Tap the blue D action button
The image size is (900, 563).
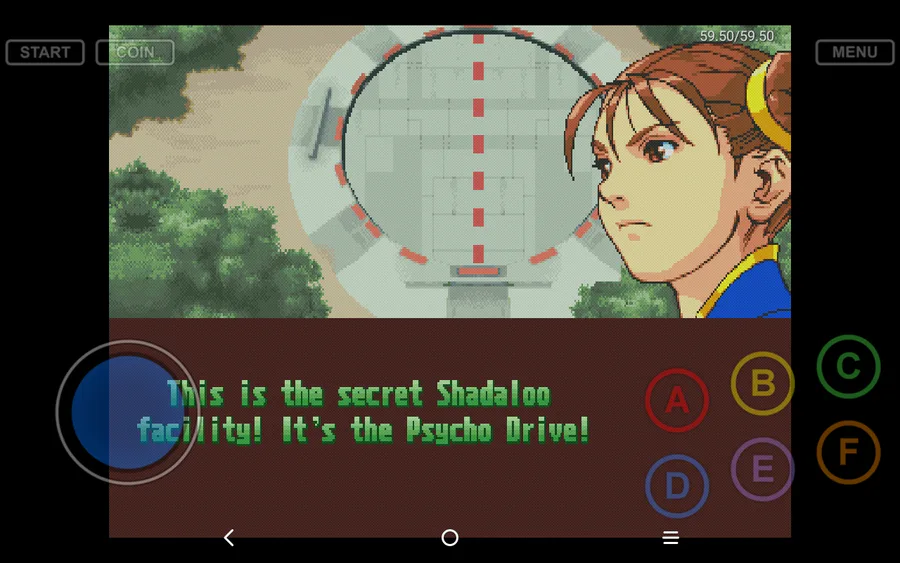pyautogui.click(x=677, y=487)
